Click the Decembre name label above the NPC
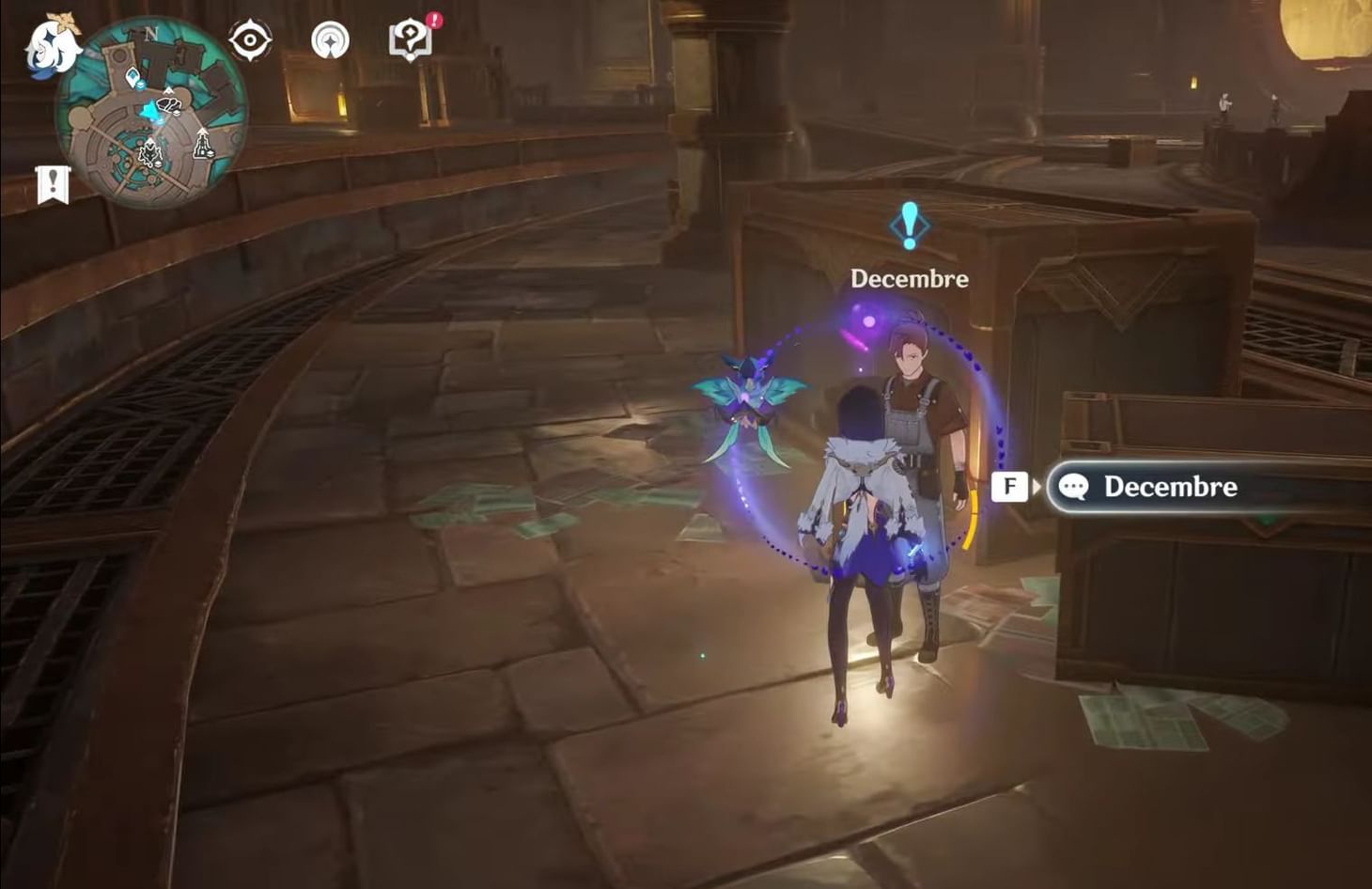 click(909, 278)
